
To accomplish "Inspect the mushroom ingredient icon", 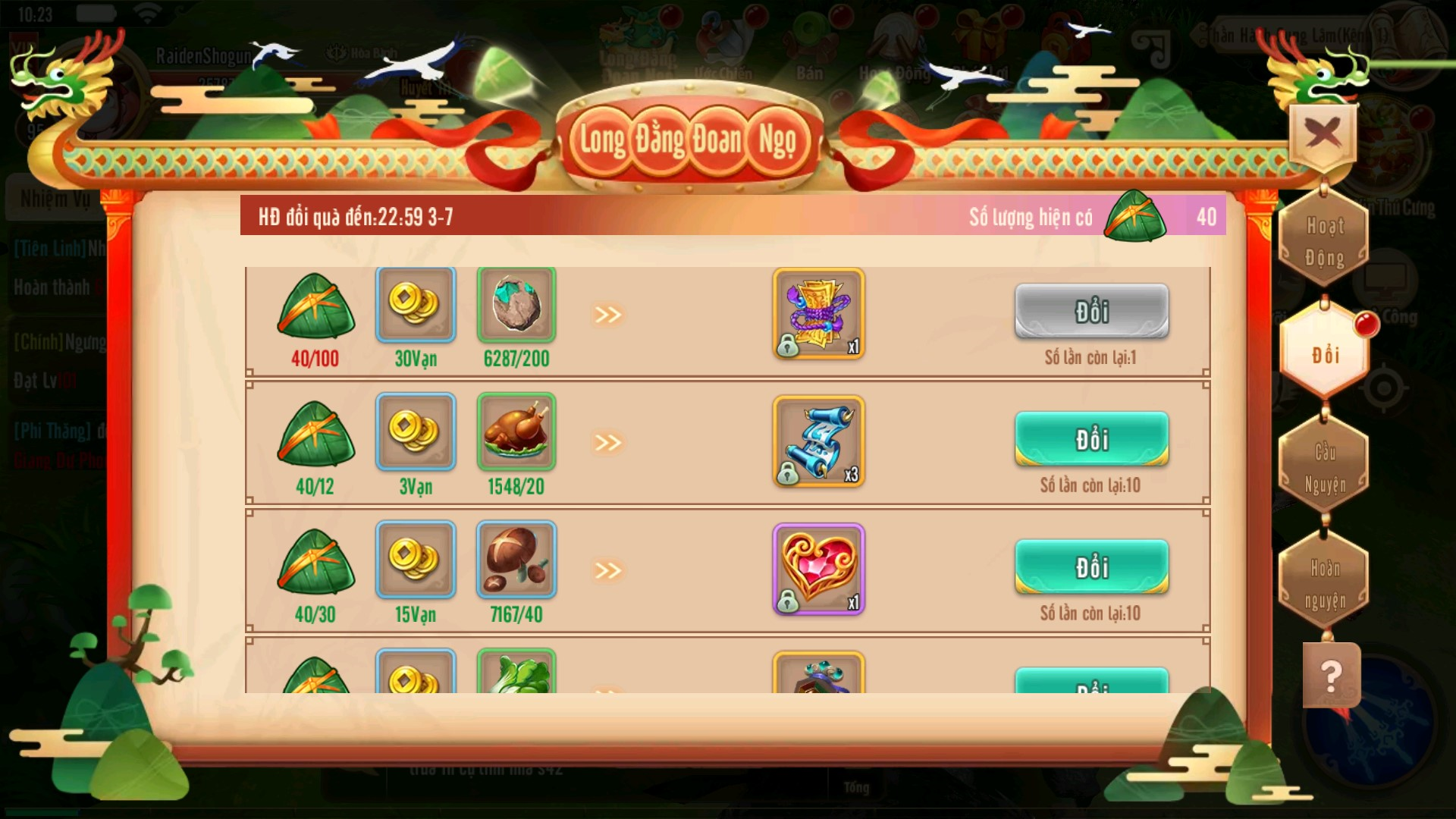I will [x=516, y=560].
